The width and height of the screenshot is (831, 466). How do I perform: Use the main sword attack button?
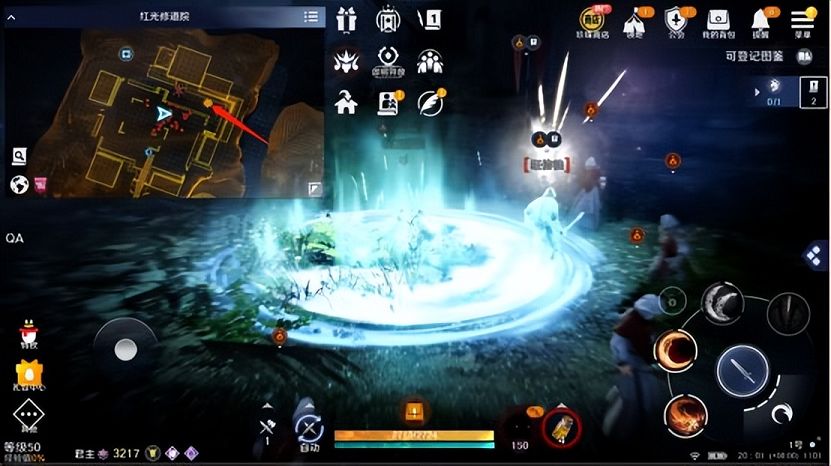(x=742, y=370)
